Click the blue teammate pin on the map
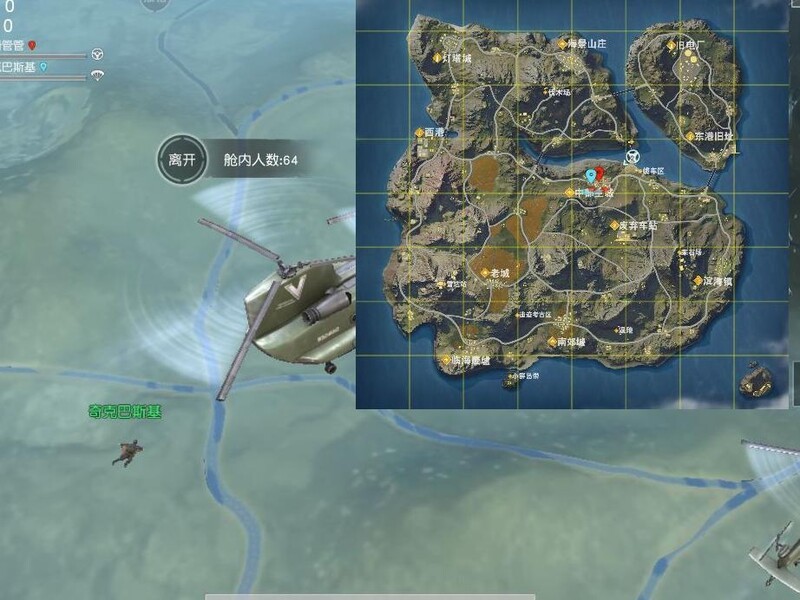 590,175
